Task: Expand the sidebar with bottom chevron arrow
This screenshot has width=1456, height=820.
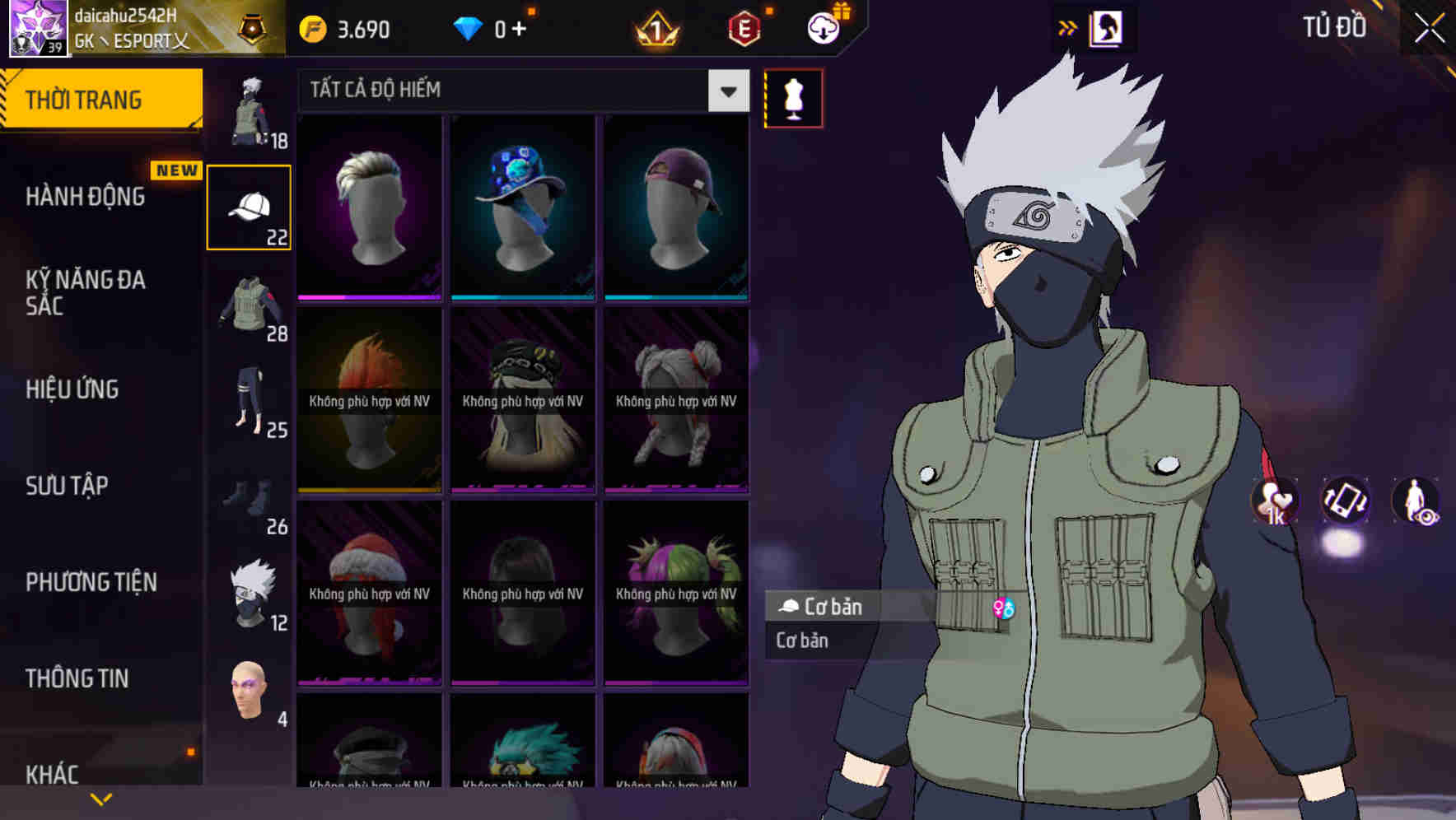Action: click(x=101, y=798)
